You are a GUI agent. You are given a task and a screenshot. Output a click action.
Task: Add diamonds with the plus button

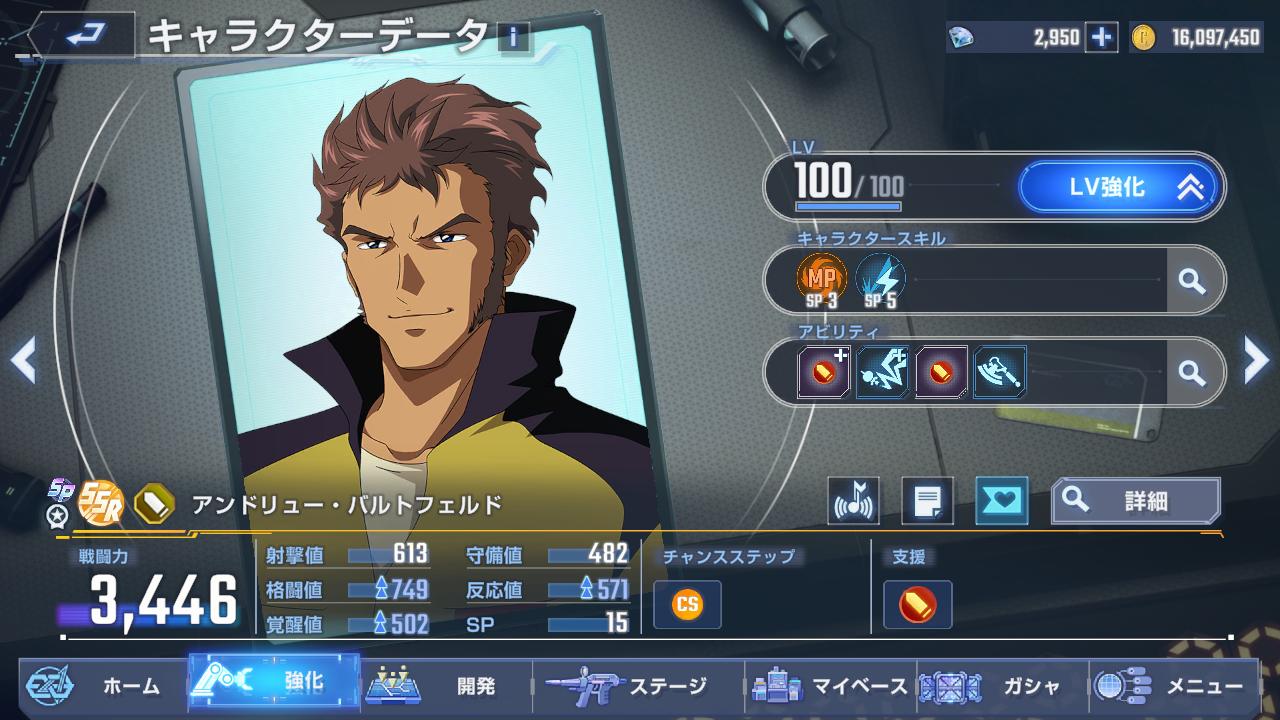(1101, 38)
